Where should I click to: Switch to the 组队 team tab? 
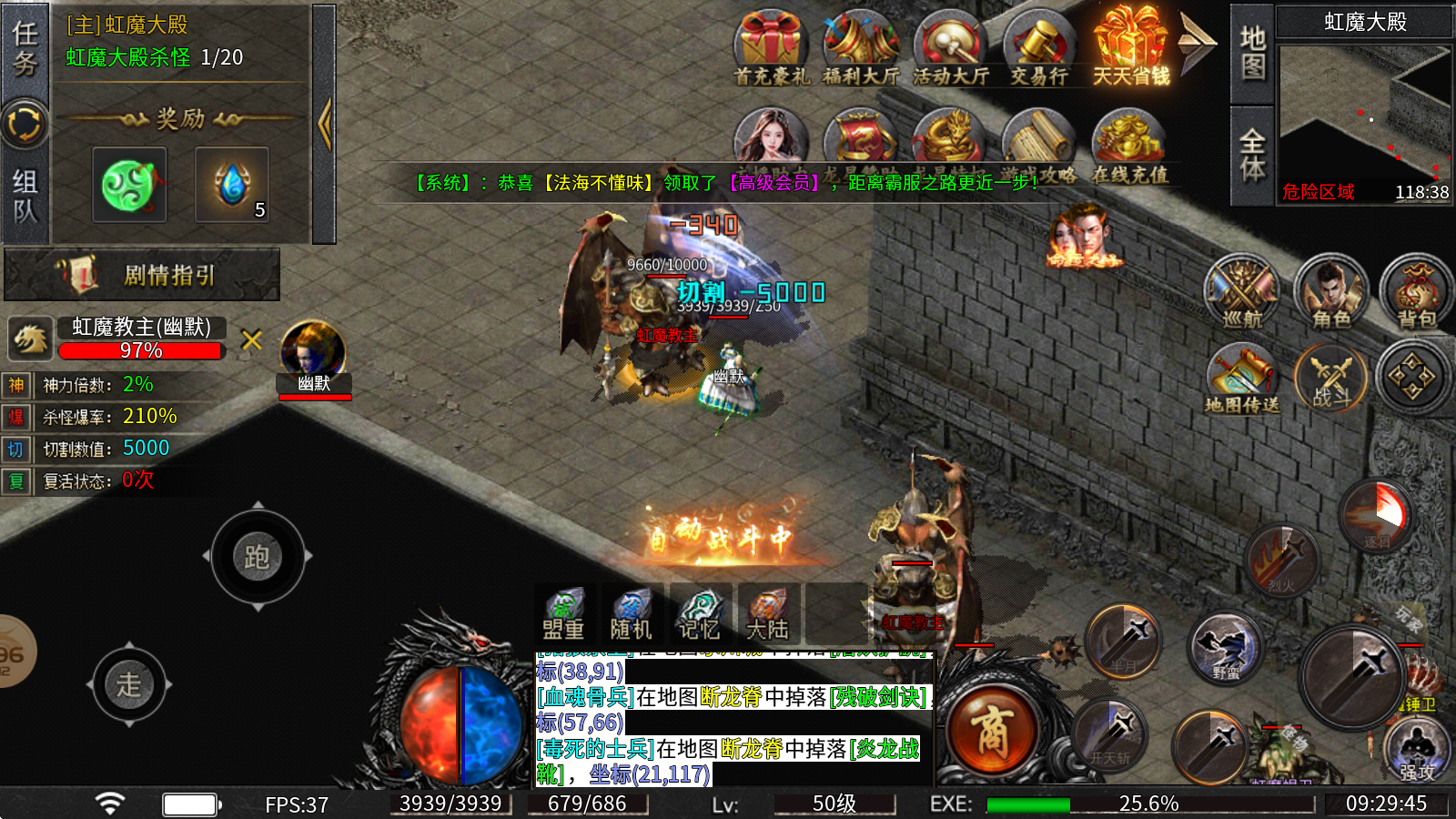[25, 196]
